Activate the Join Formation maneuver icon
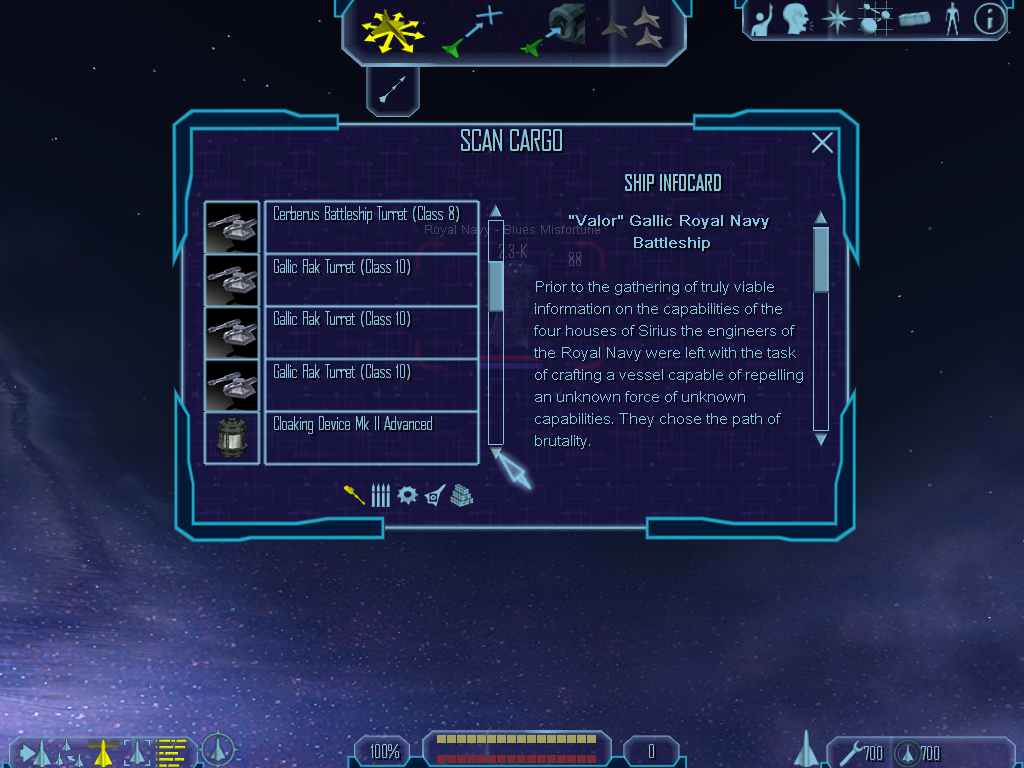Screen dimensions: 1024x768 632,30
